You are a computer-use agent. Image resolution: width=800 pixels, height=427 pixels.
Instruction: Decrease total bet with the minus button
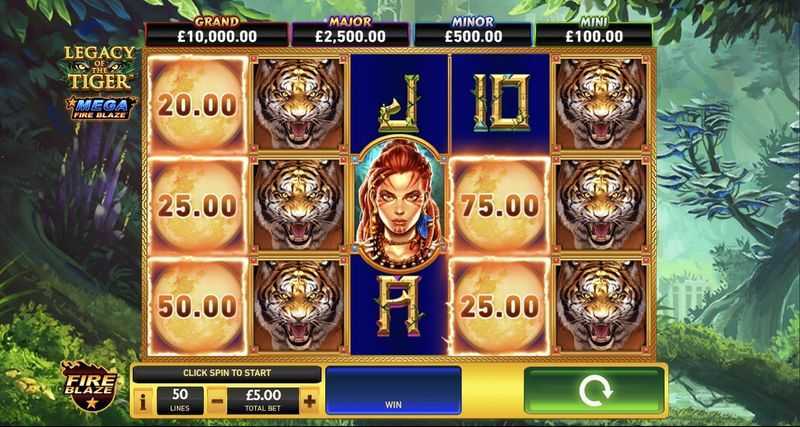215,401
